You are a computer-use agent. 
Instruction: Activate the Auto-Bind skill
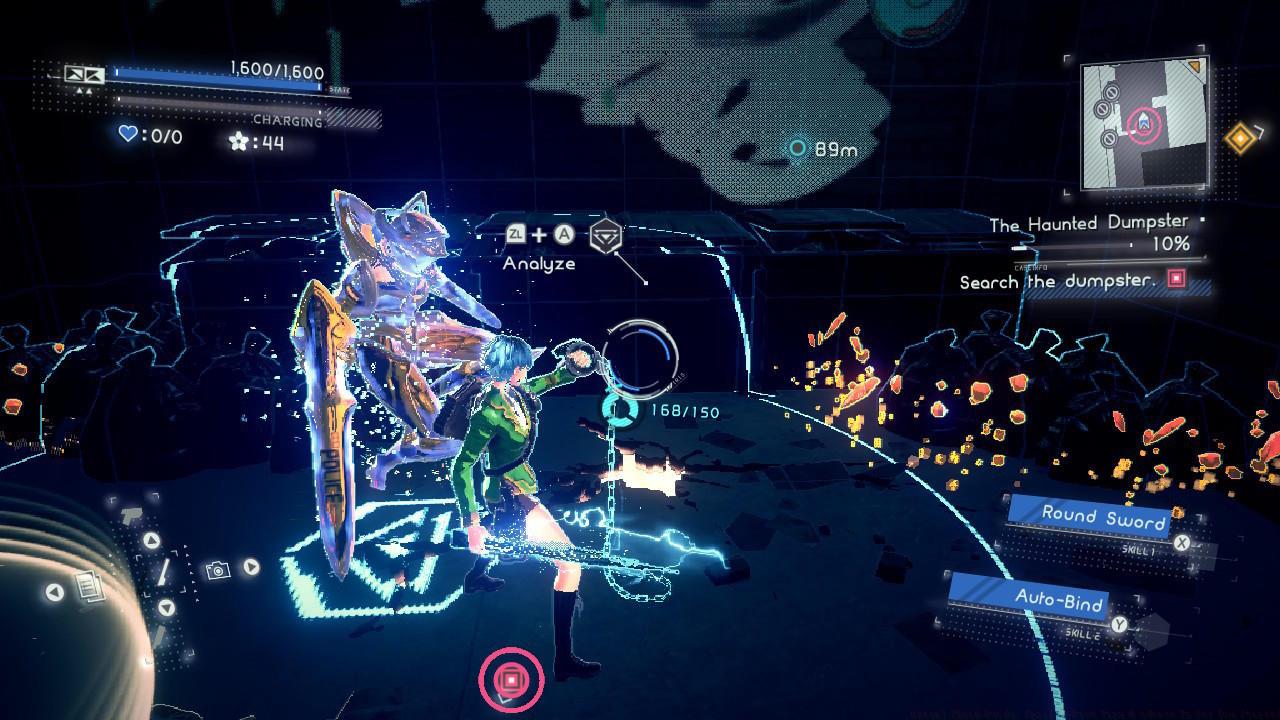click(x=1059, y=600)
